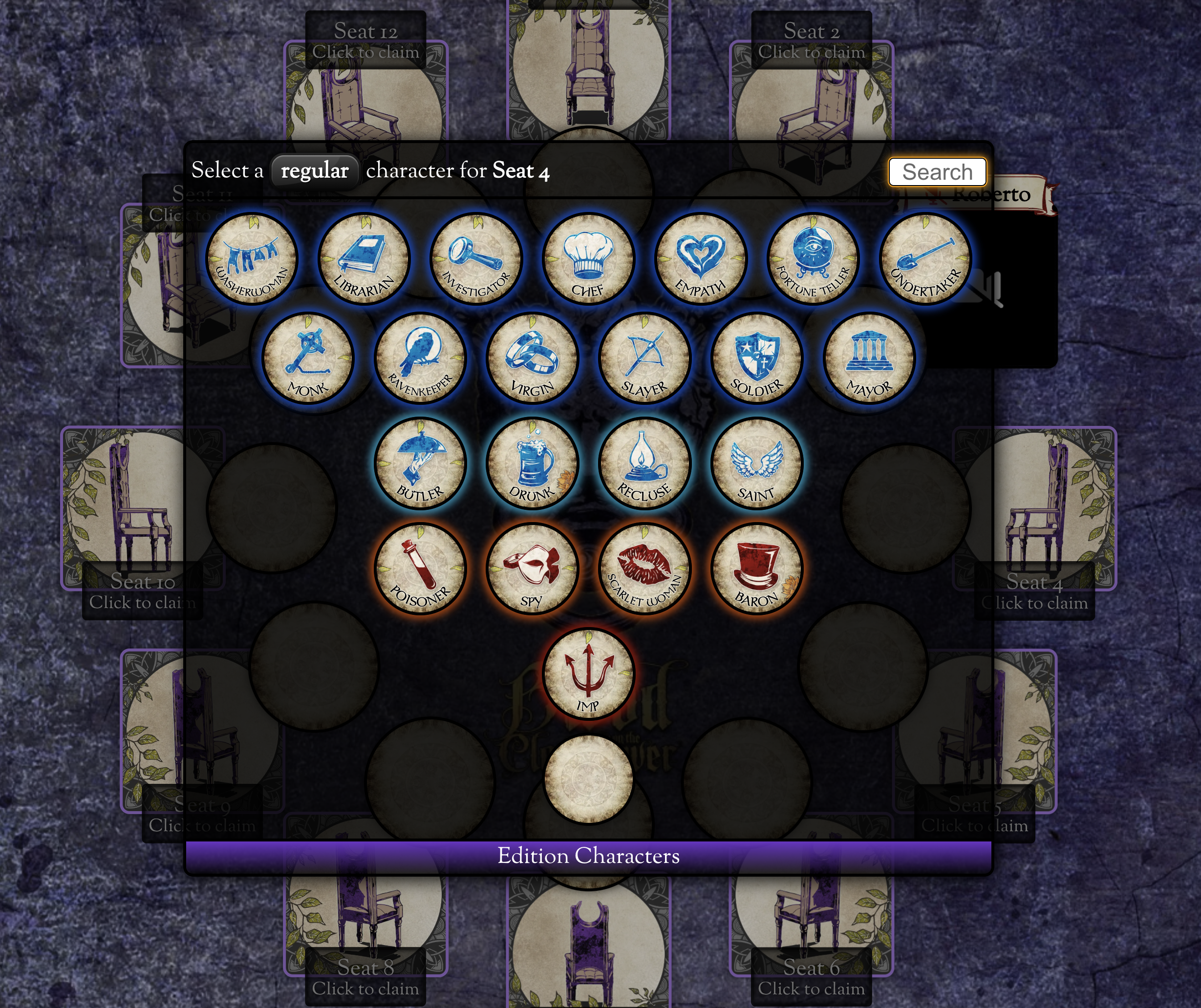Pick the Investigator character

coord(476,260)
